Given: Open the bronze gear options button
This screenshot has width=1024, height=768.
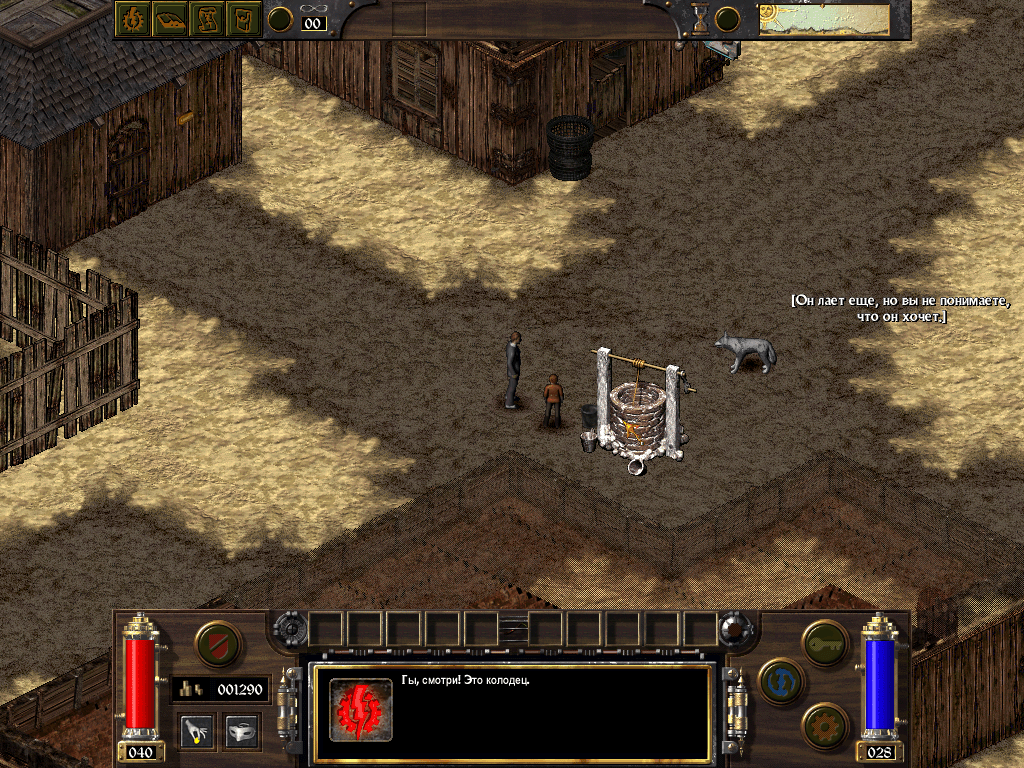Looking at the screenshot, I should 825,725.
